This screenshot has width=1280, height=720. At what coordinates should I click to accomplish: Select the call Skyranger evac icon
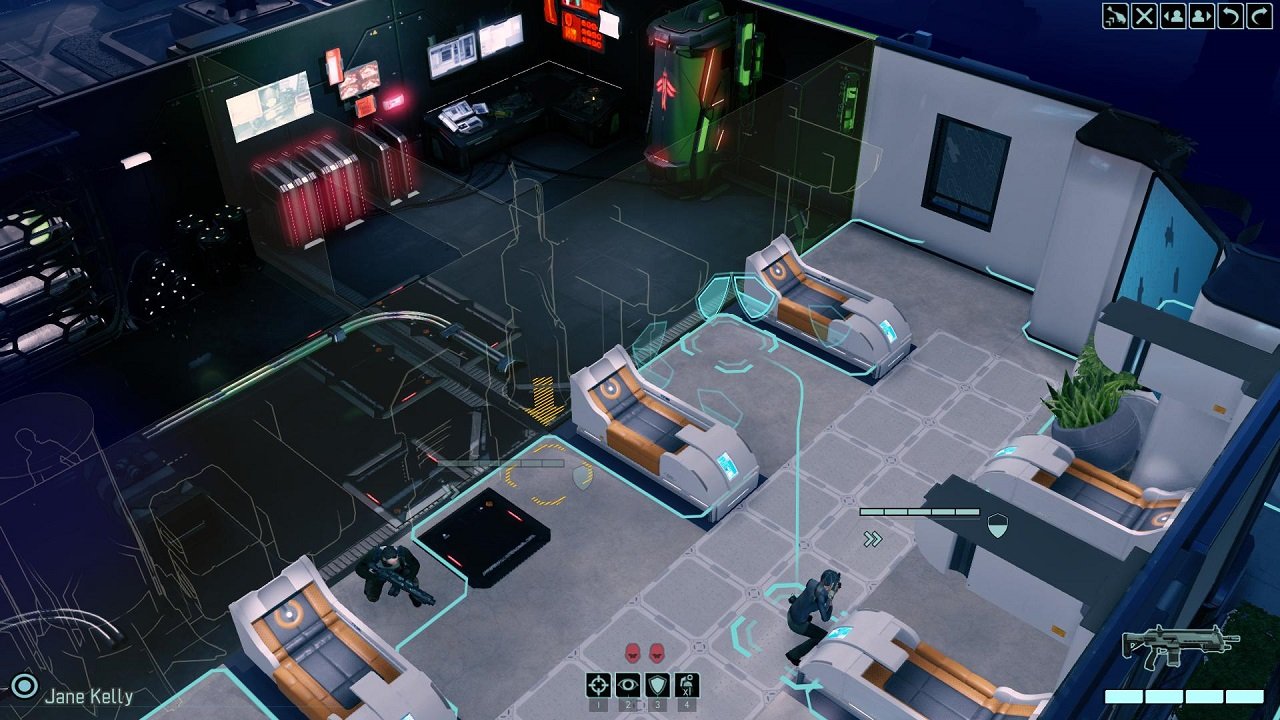click(x=1114, y=16)
